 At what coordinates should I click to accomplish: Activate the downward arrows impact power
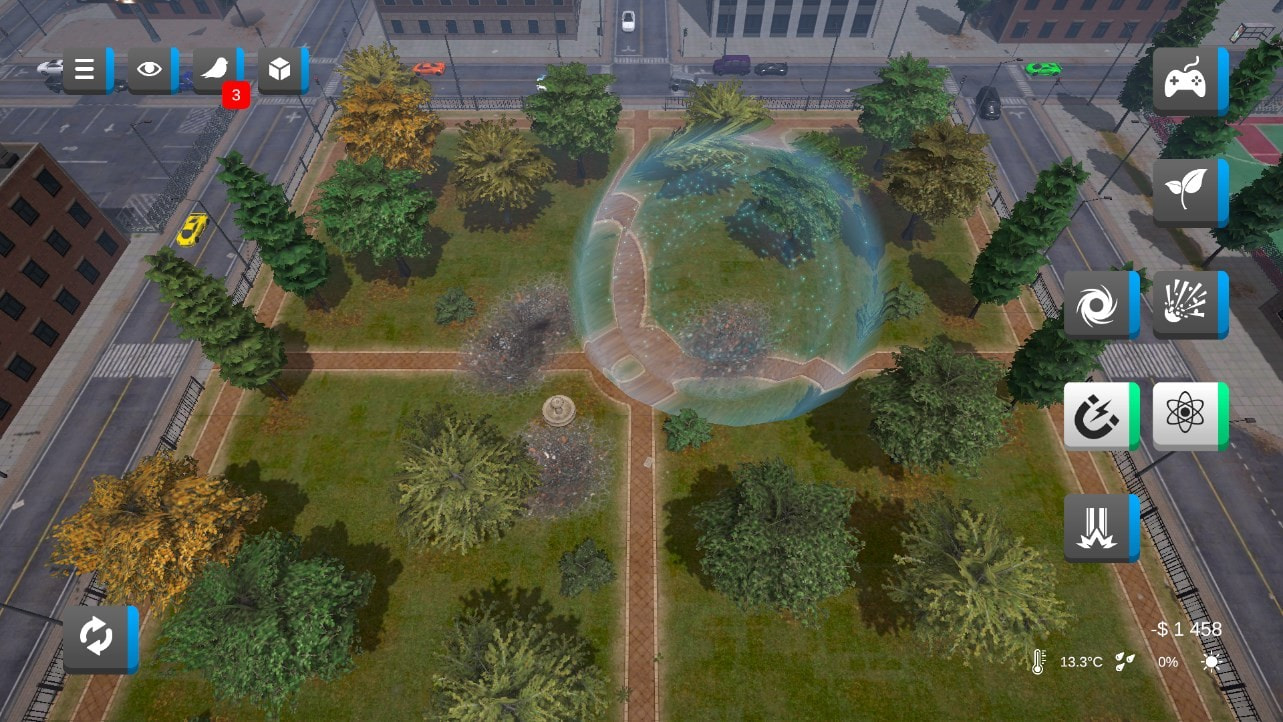1099,528
